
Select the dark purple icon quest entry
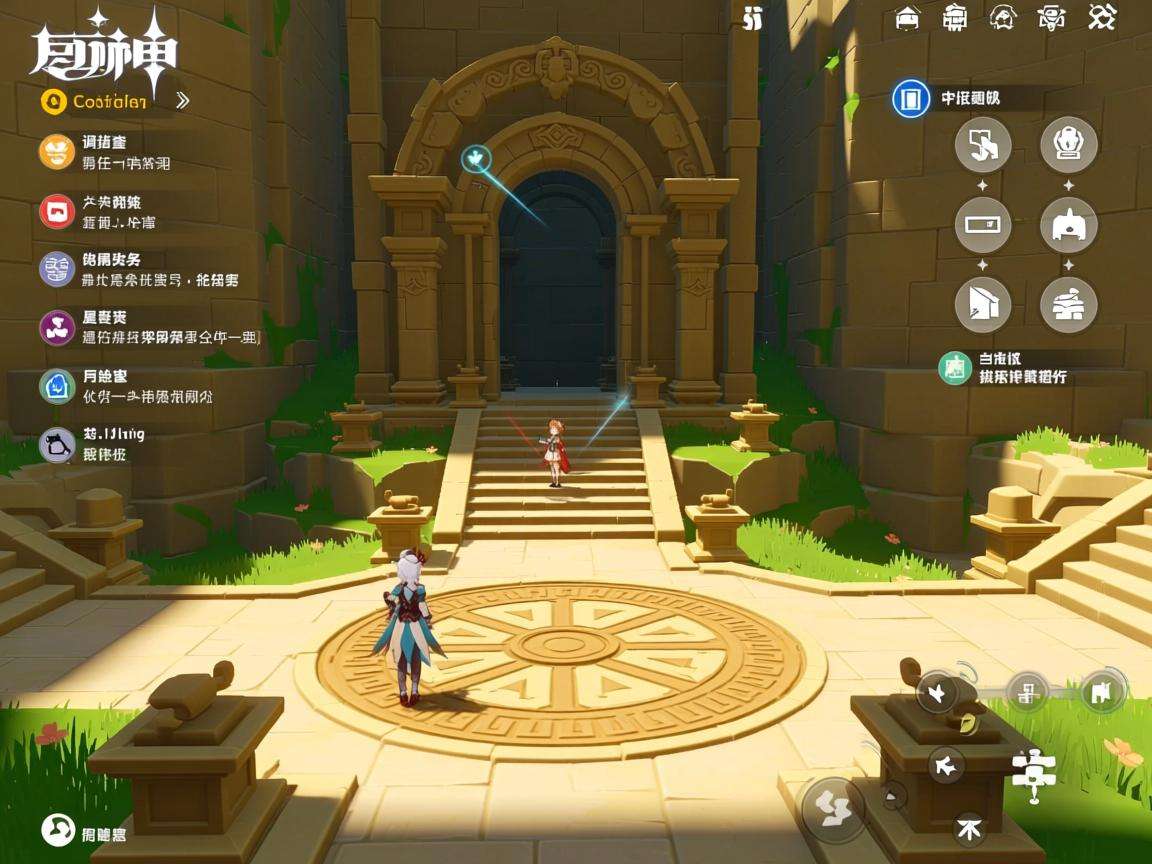click(x=57, y=327)
